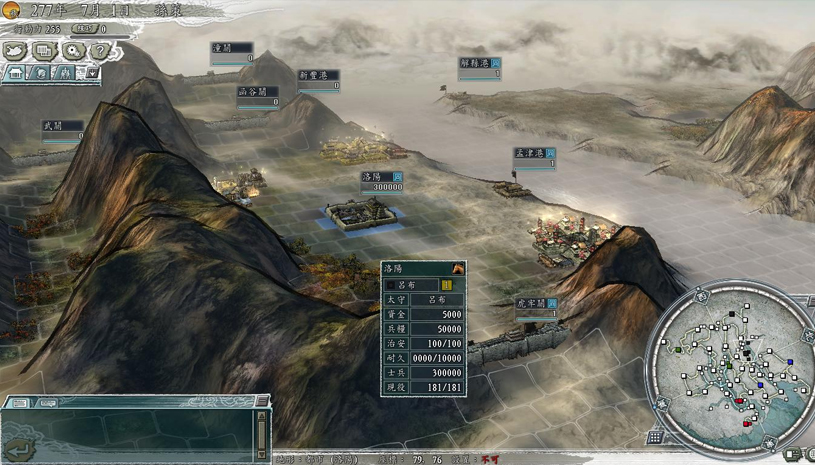
Task: Collapse the message log panel
Action: coord(261,401)
